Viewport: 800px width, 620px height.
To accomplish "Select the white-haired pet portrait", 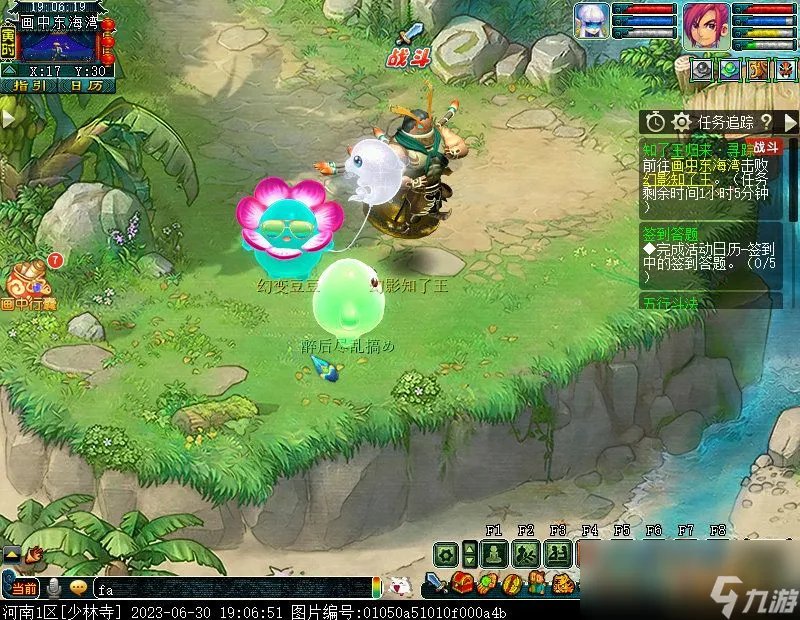I will point(591,21).
